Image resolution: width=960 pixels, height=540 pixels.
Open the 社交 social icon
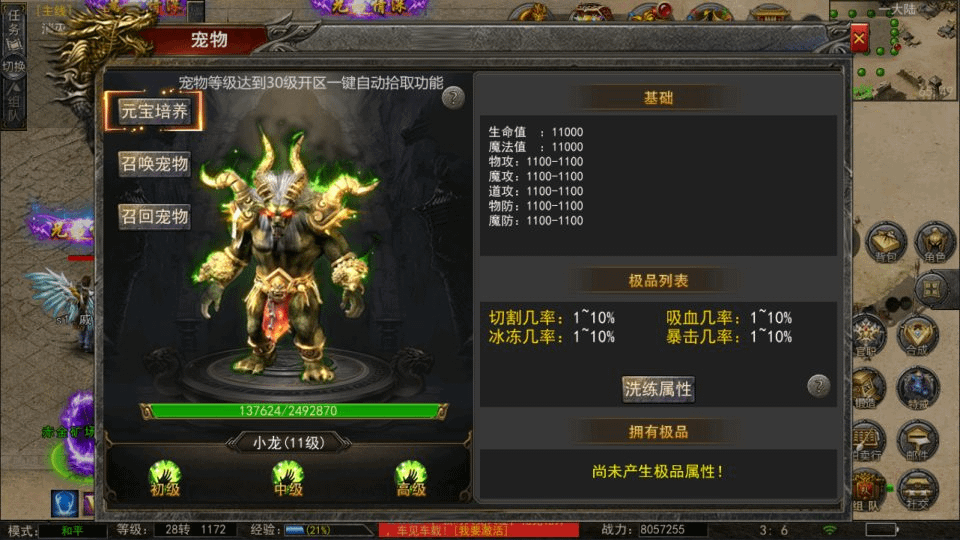click(917, 490)
